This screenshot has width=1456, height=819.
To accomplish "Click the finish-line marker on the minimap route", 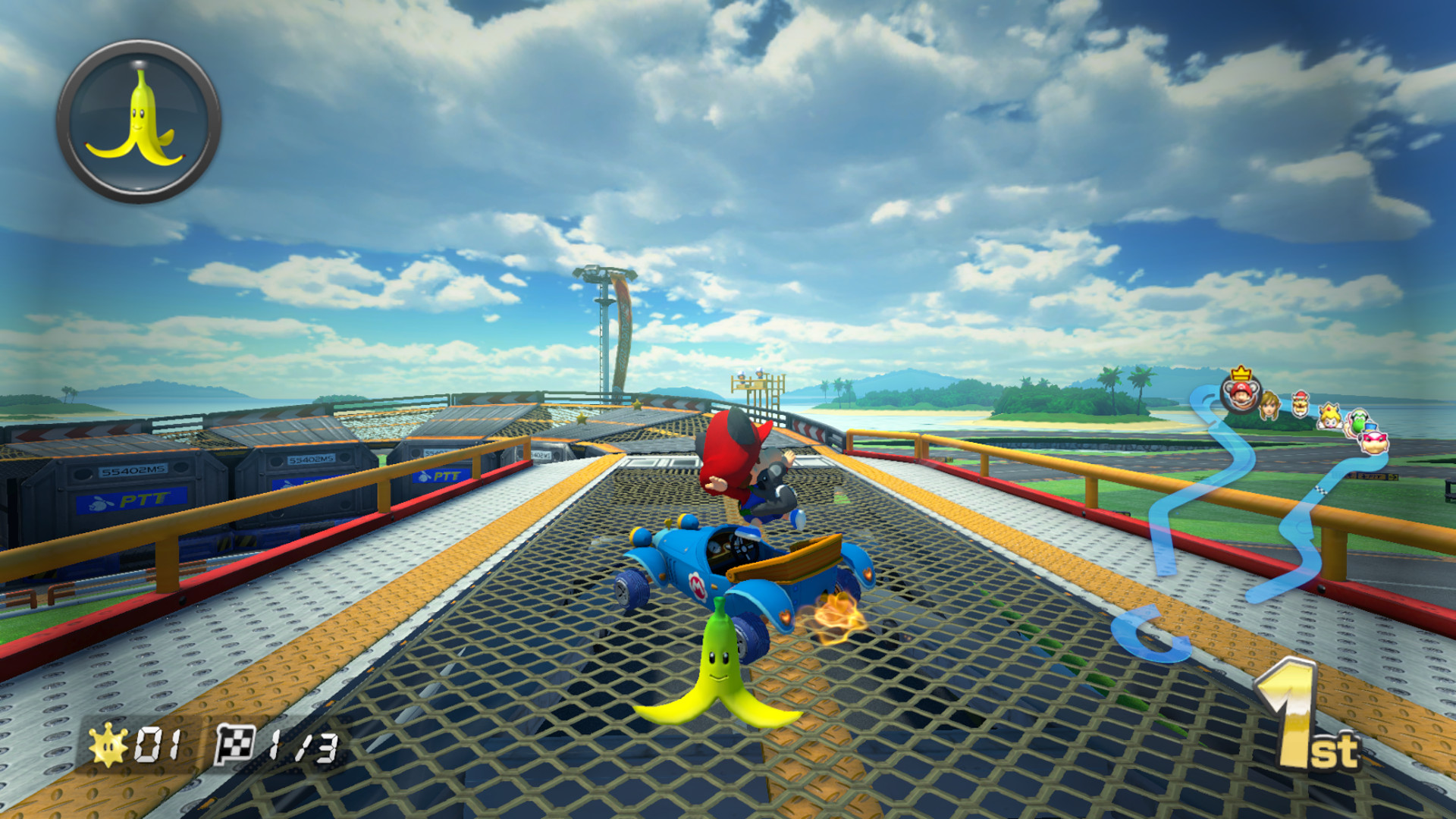I will click(1322, 491).
